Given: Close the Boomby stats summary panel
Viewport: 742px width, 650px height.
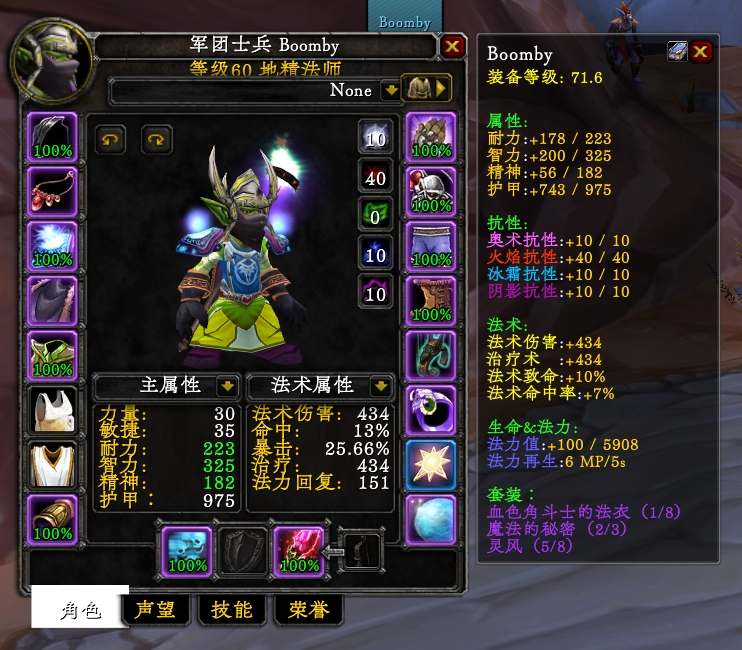Looking at the screenshot, I should (x=701, y=52).
